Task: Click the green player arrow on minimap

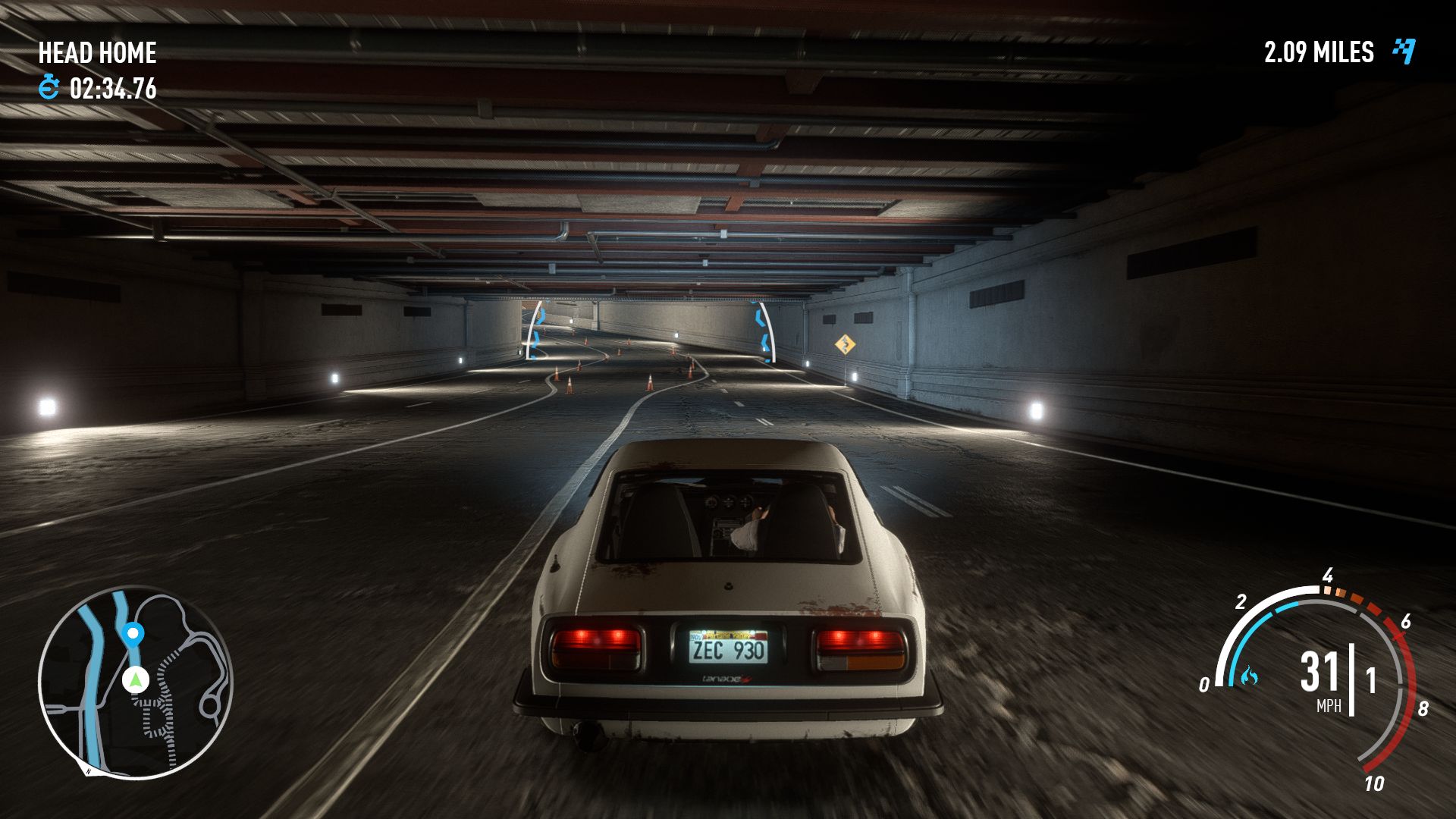Action: pos(136,679)
